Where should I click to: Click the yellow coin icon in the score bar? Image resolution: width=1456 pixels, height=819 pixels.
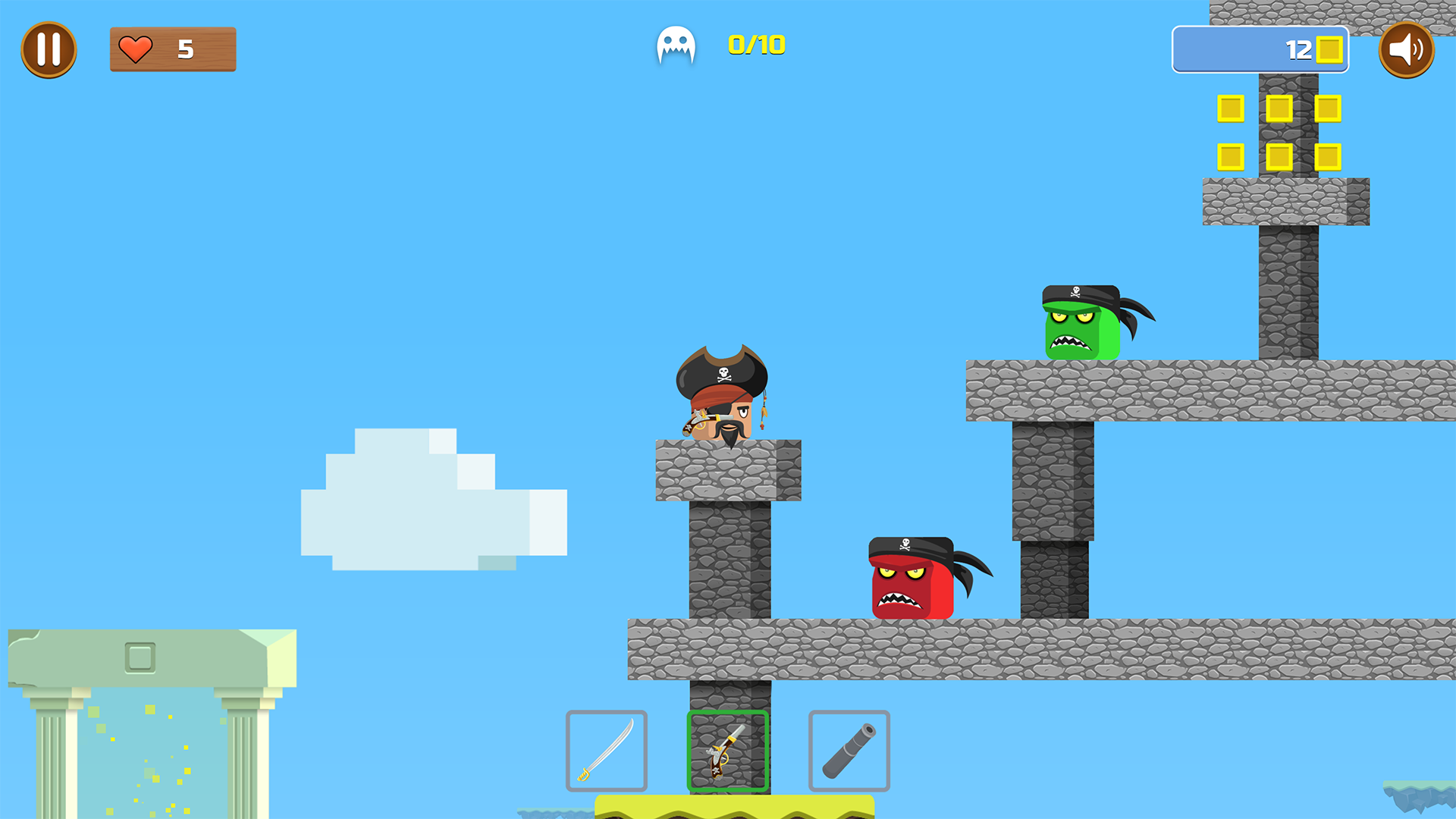(1331, 49)
